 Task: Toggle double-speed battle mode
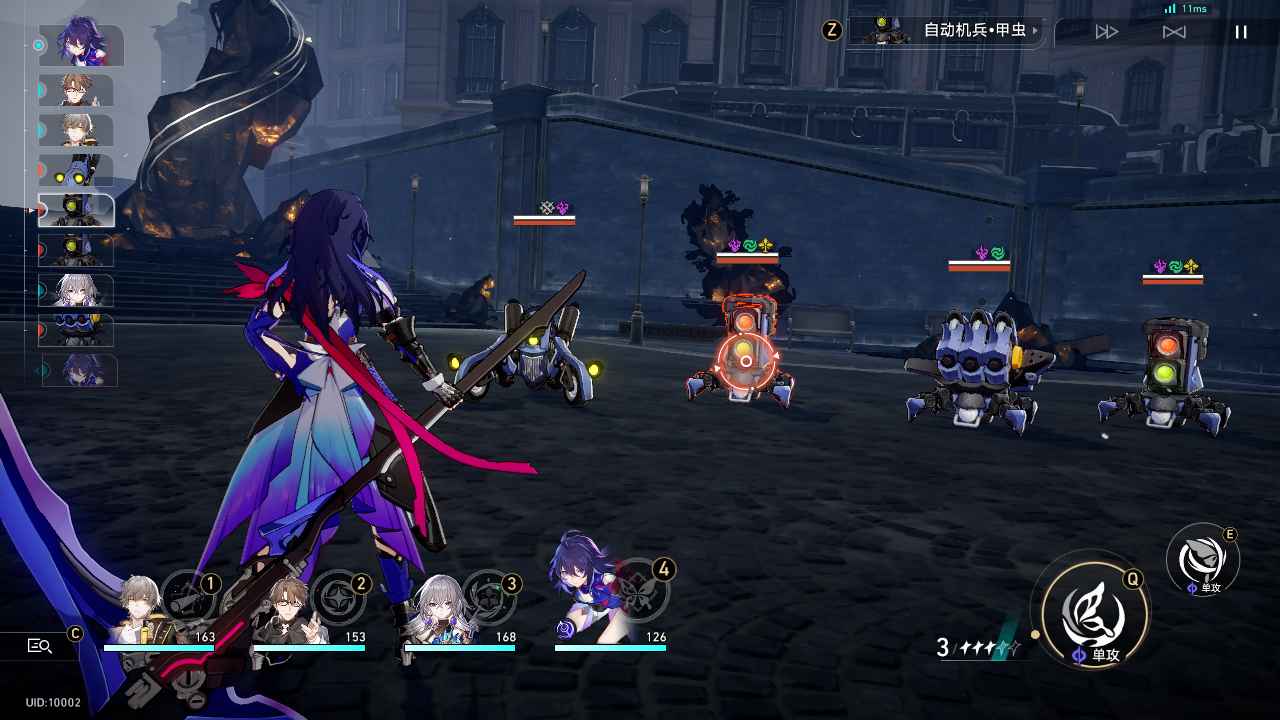[1107, 32]
